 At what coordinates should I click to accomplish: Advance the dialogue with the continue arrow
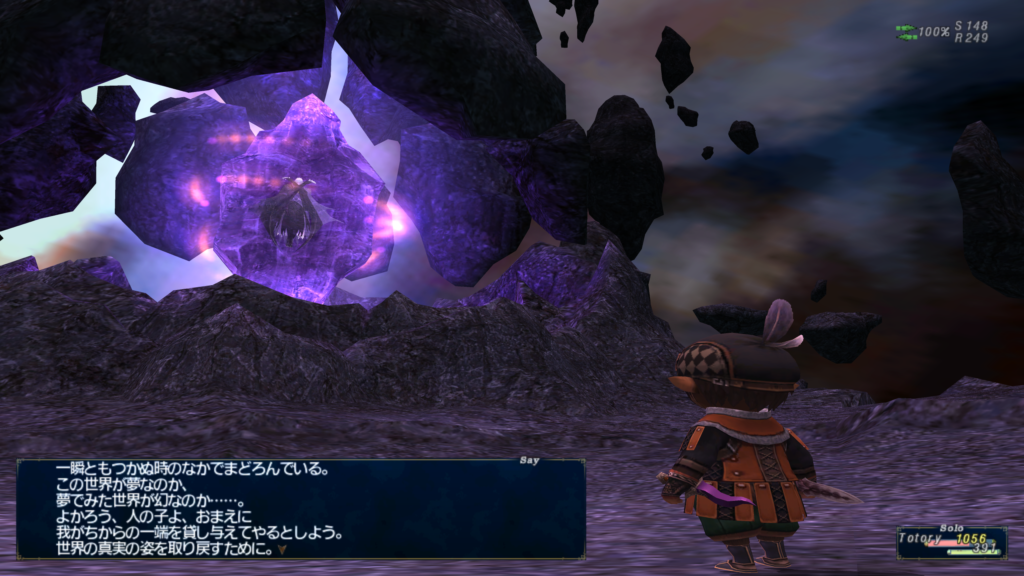tap(282, 549)
